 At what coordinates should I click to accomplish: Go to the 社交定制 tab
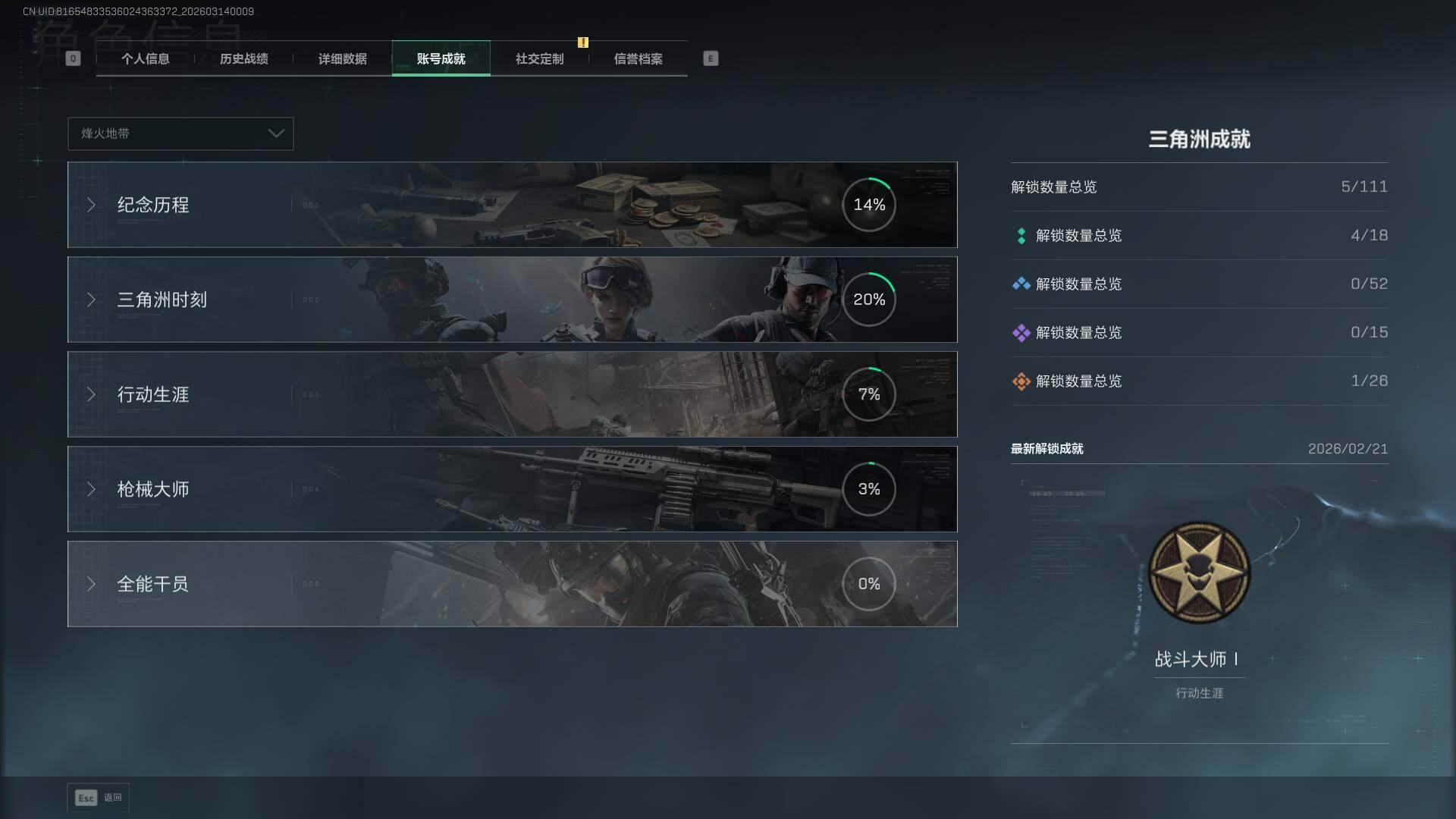(539, 58)
